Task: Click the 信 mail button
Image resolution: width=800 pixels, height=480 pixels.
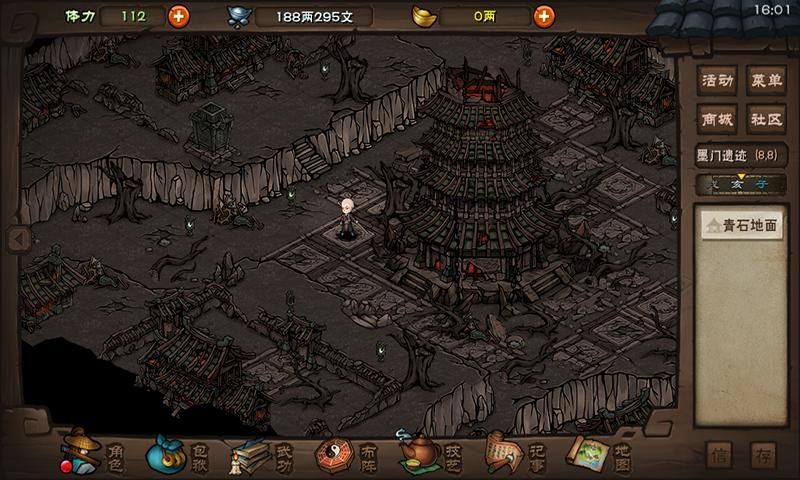Action: pos(720,456)
